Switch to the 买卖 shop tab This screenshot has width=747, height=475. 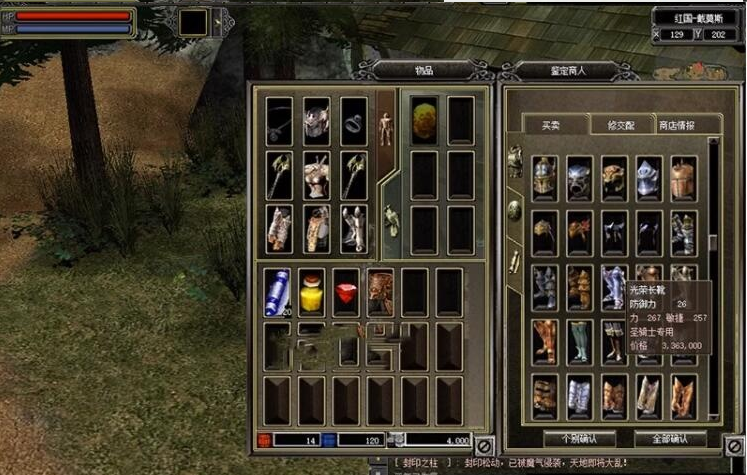[551, 125]
